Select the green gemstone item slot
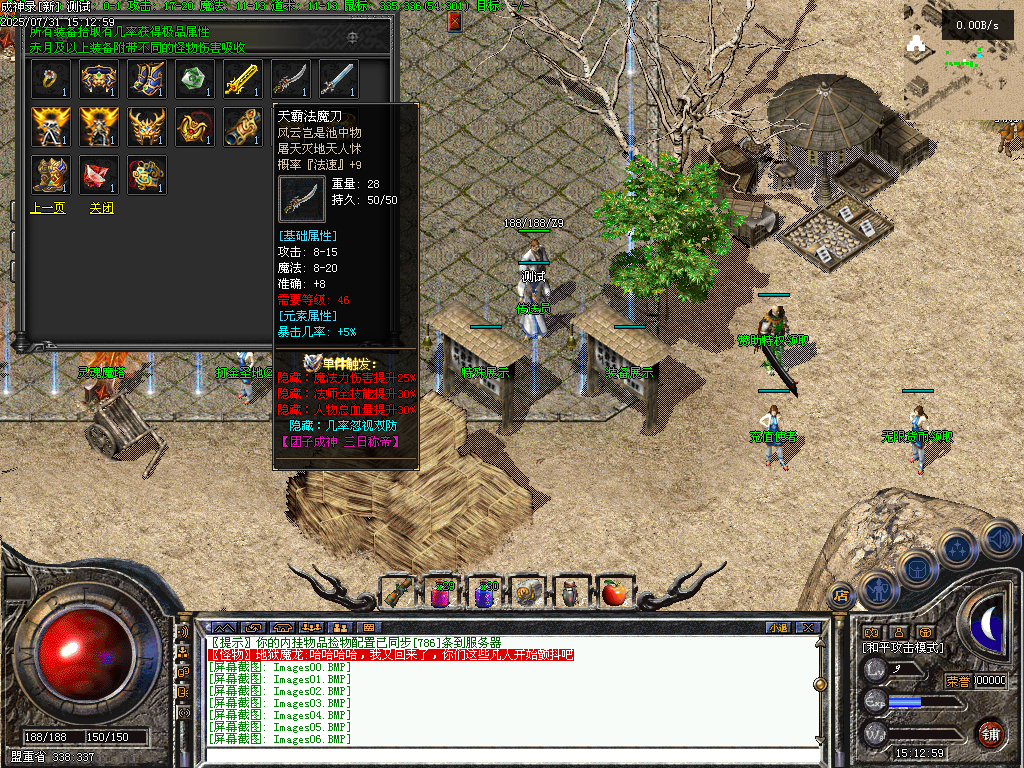Image resolution: width=1024 pixels, height=768 pixels. (x=195, y=79)
